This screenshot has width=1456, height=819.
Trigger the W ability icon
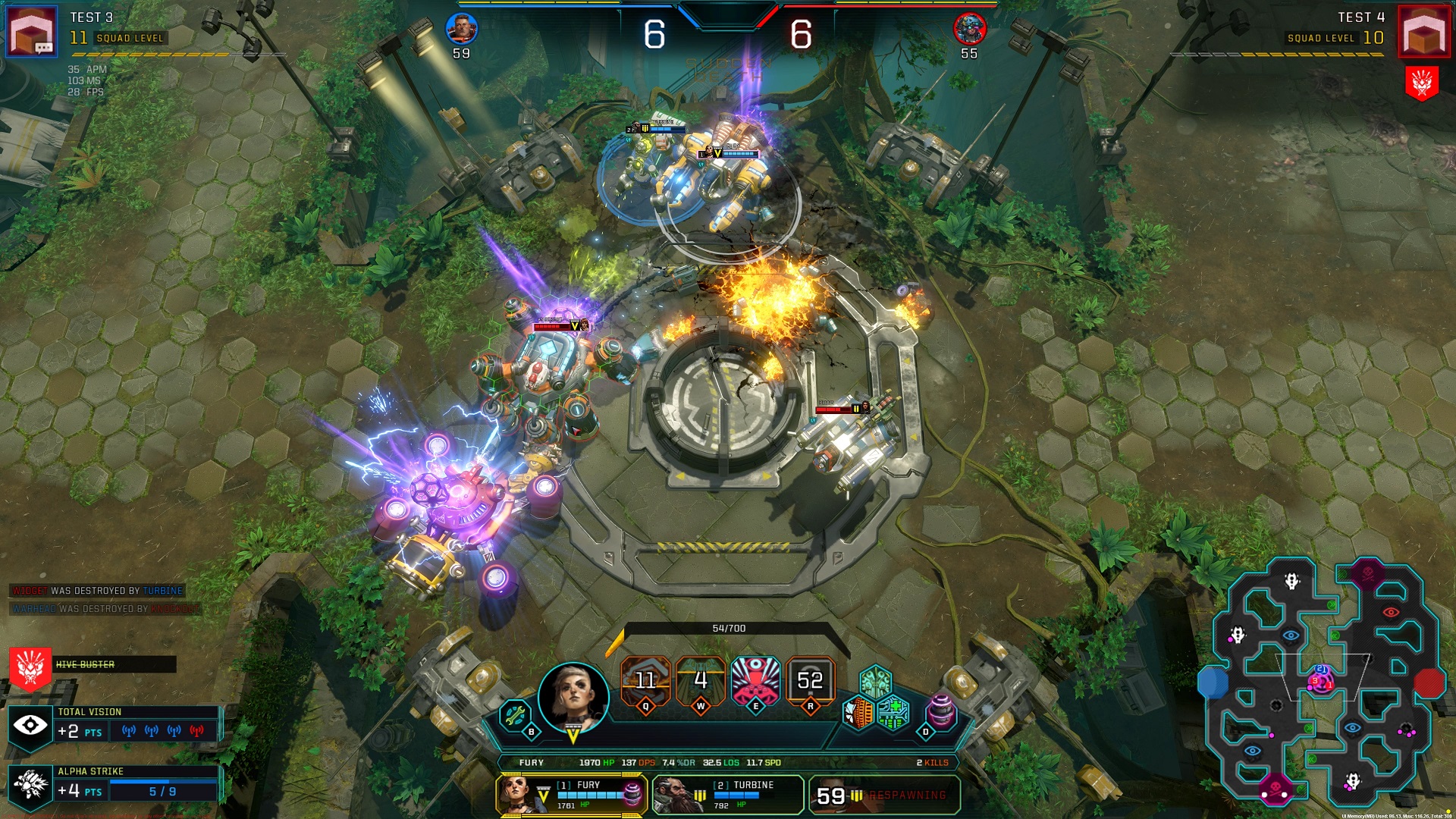click(700, 680)
